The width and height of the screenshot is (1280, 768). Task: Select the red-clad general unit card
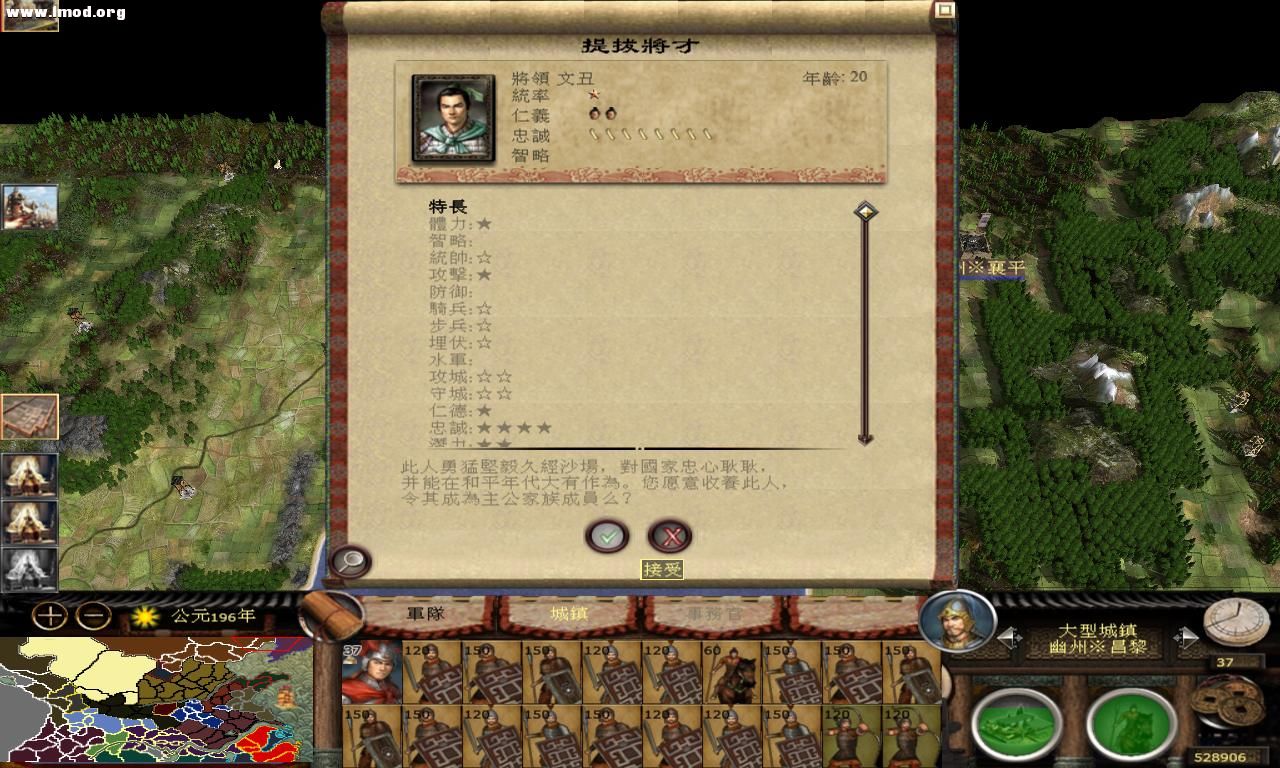point(372,676)
